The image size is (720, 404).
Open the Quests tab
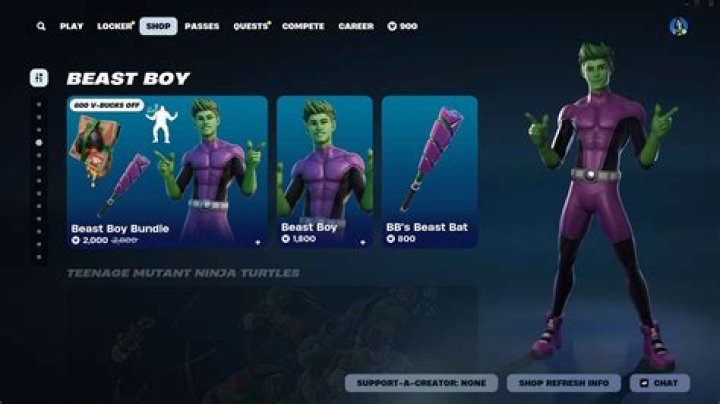[x=250, y=26]
